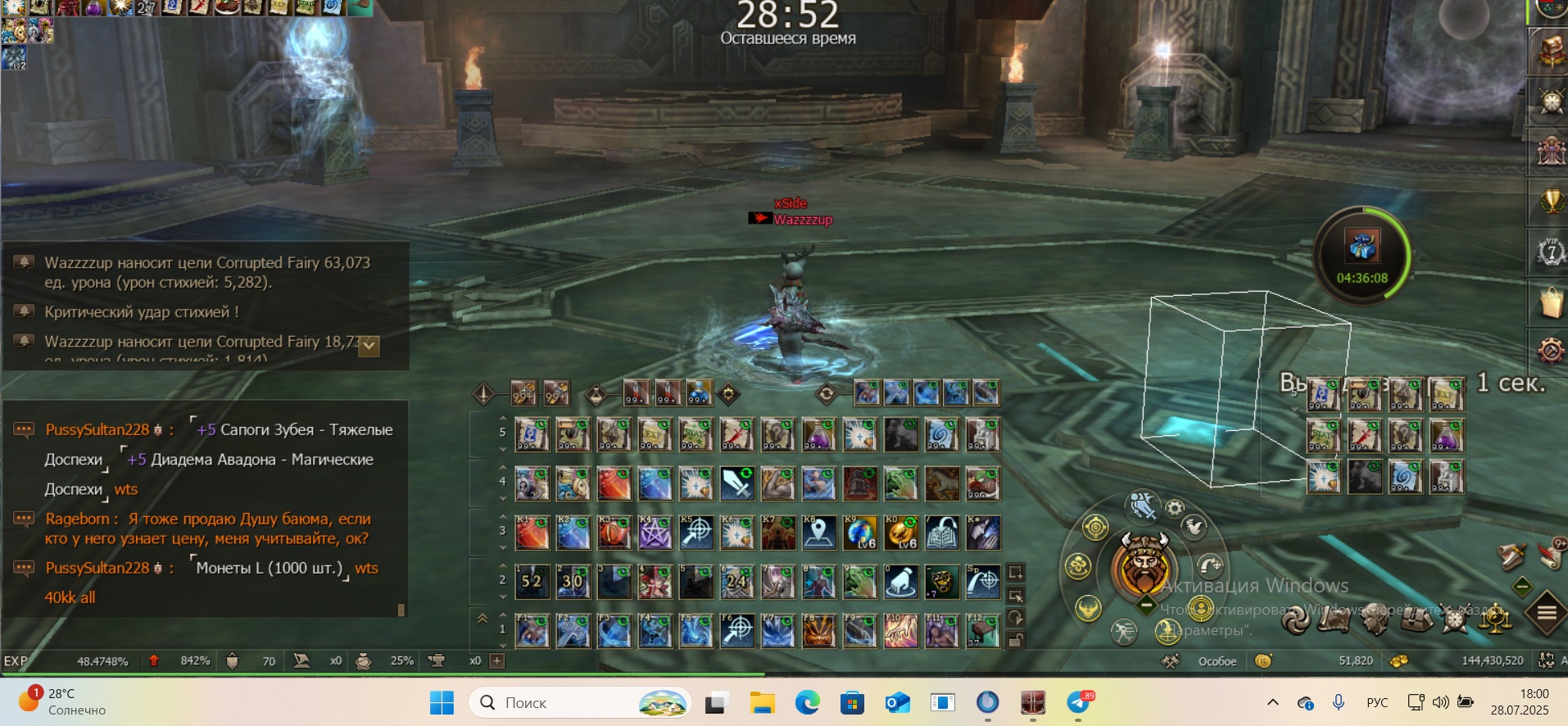Screen dimensions: 1568x726
Task: Activate the sword icon skill in row 4
Action: (736, 483)
